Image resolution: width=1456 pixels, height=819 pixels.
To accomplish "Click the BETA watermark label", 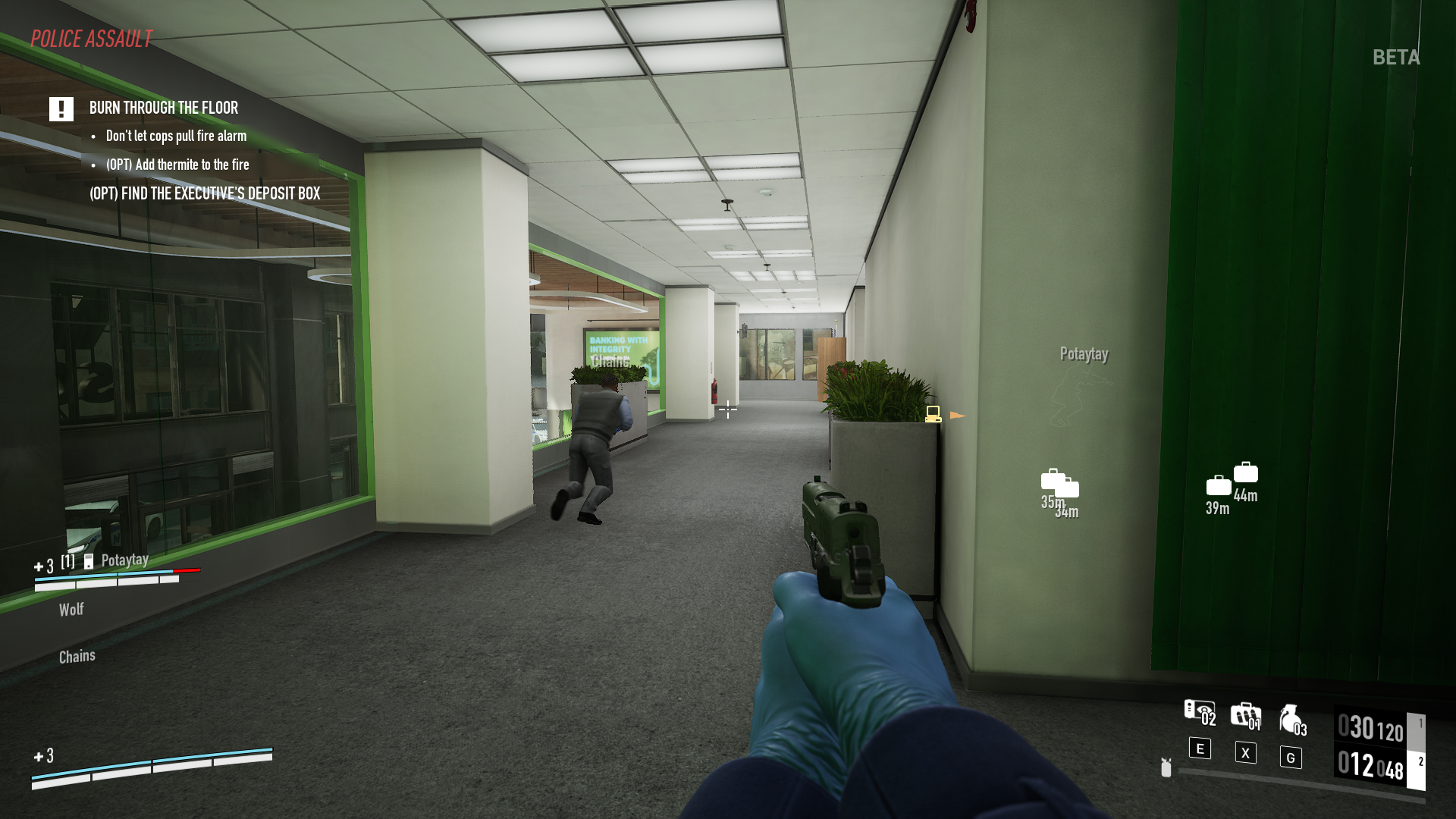I will (1397, 56).
